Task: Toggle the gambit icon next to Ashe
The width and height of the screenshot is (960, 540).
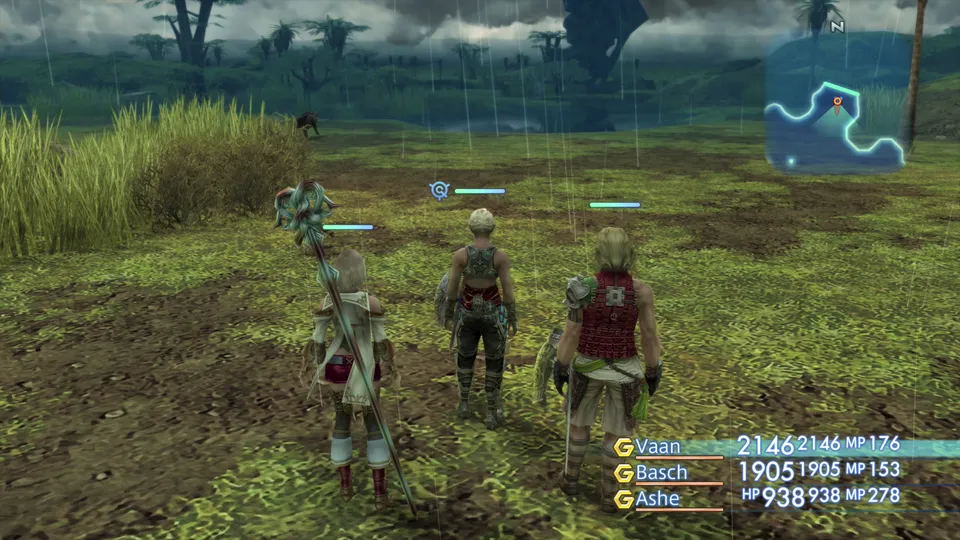Action: pyautogui.click(x=624, y=499)
